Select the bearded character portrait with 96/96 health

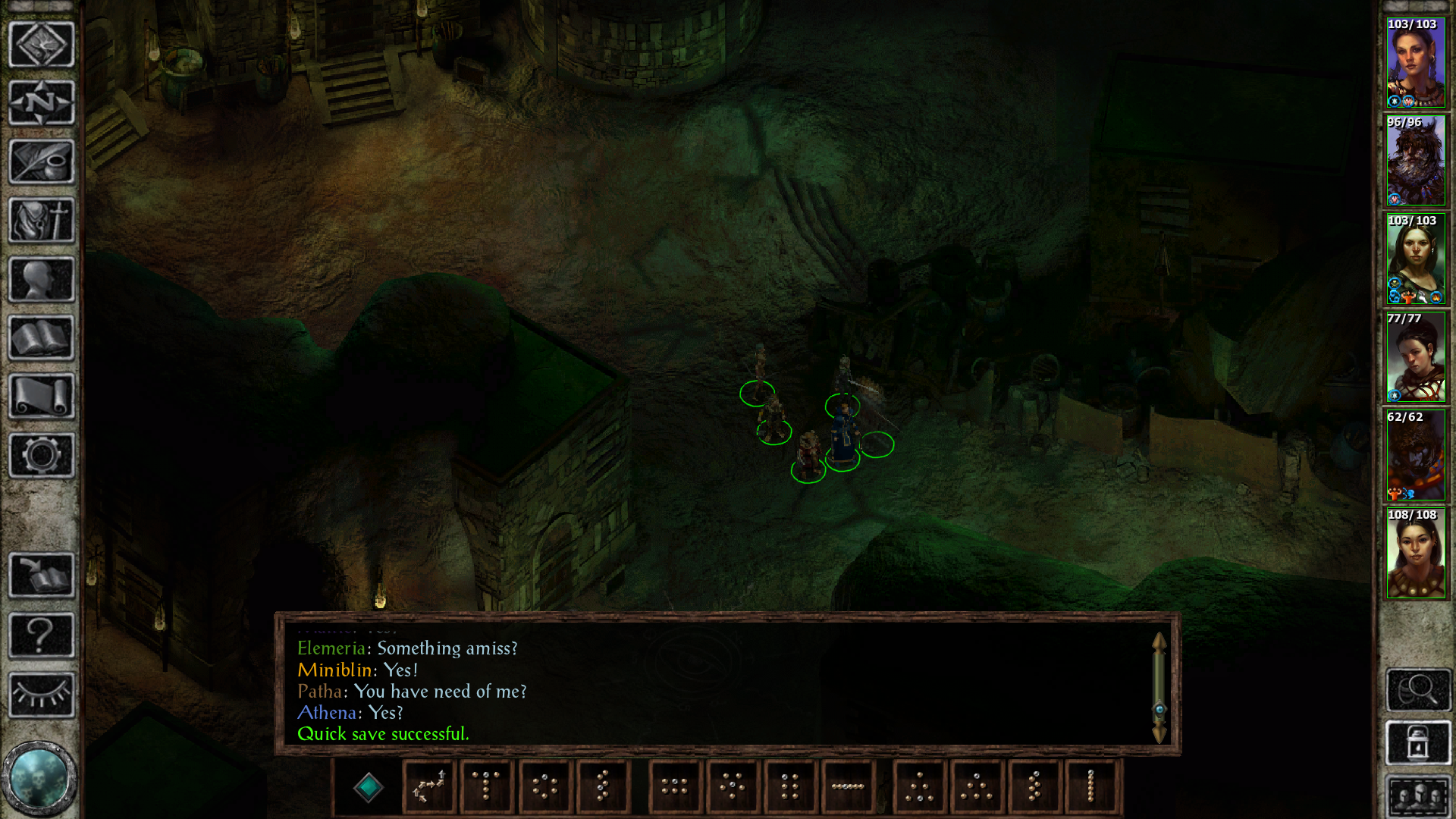tap(1415, 161)
